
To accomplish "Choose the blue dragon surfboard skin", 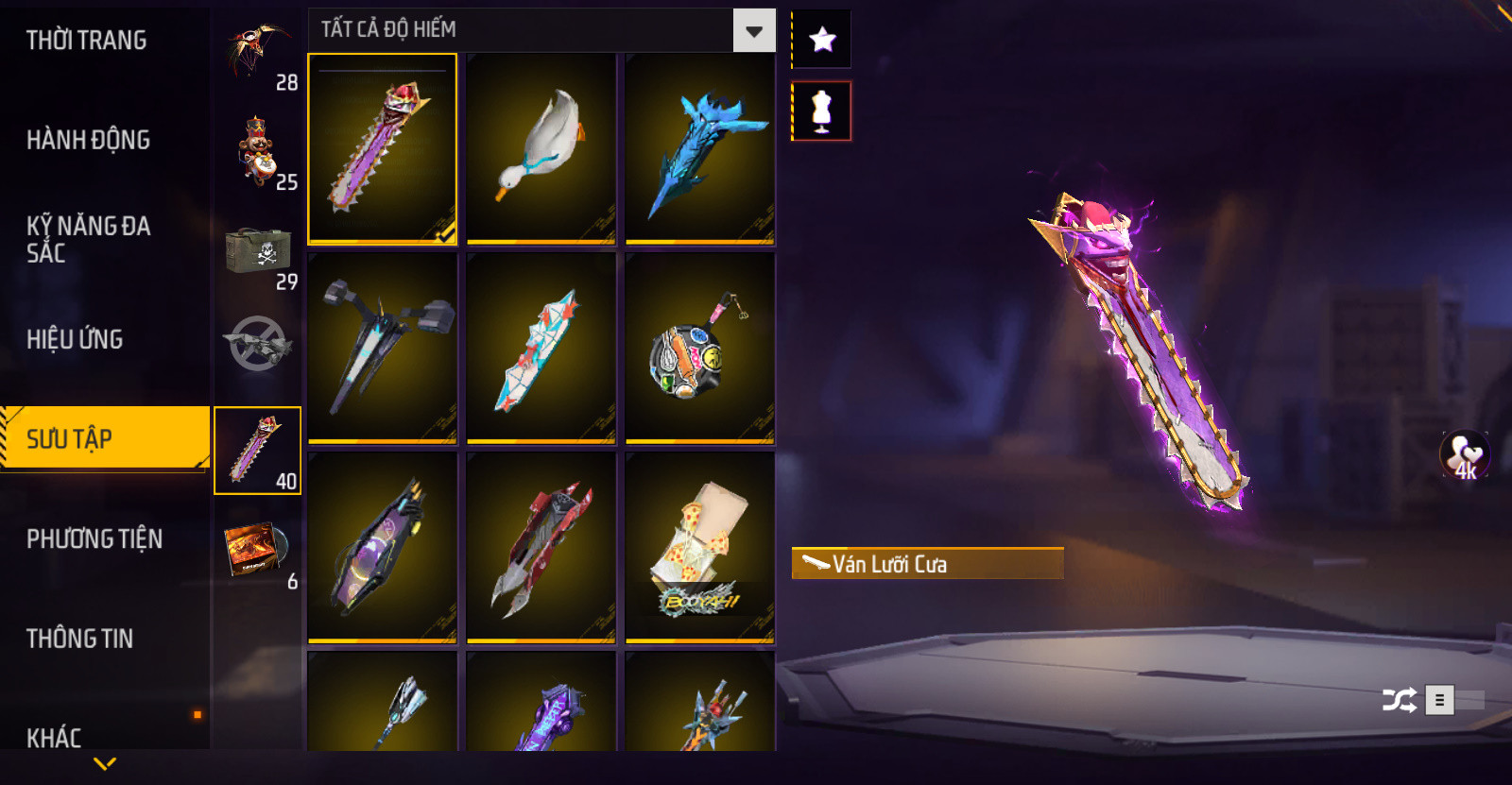I will [699, 148].
